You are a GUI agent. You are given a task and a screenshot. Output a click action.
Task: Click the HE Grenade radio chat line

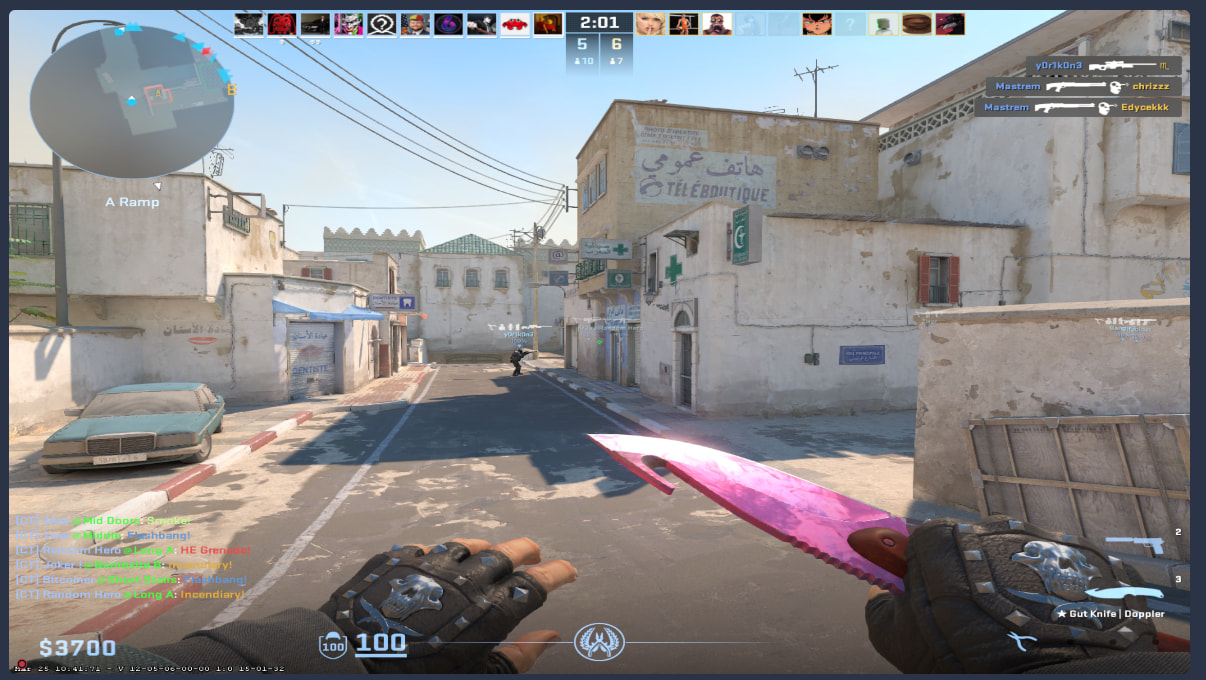(x=132, y=550)
